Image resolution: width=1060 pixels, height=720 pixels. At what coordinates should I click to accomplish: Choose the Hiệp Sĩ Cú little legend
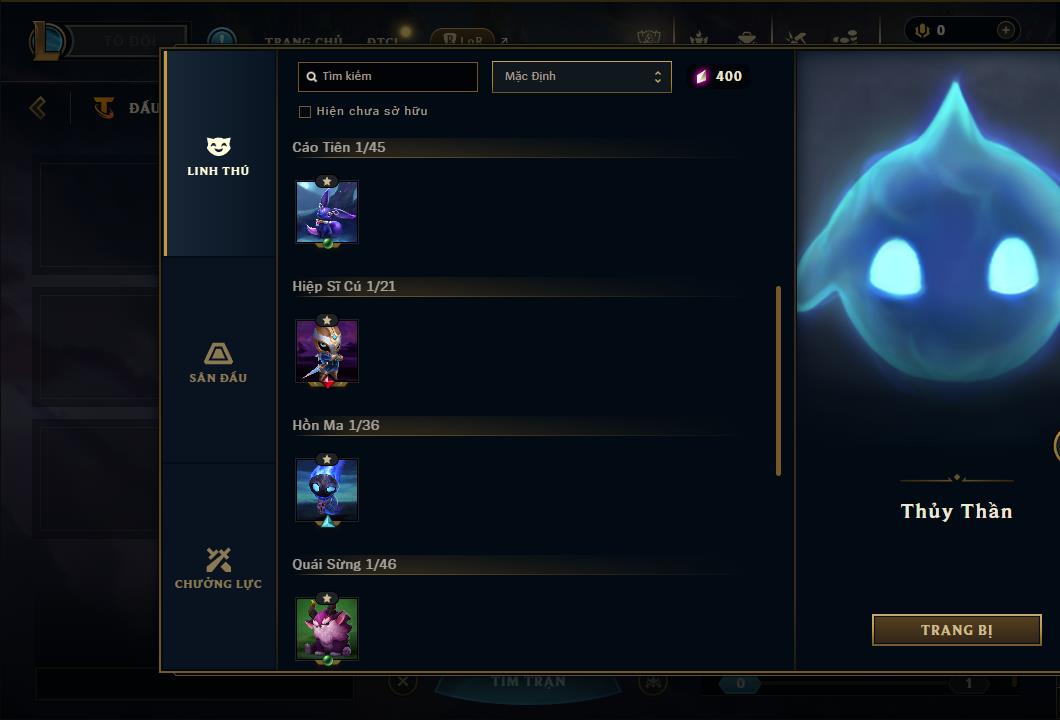[x=327, y=351]
